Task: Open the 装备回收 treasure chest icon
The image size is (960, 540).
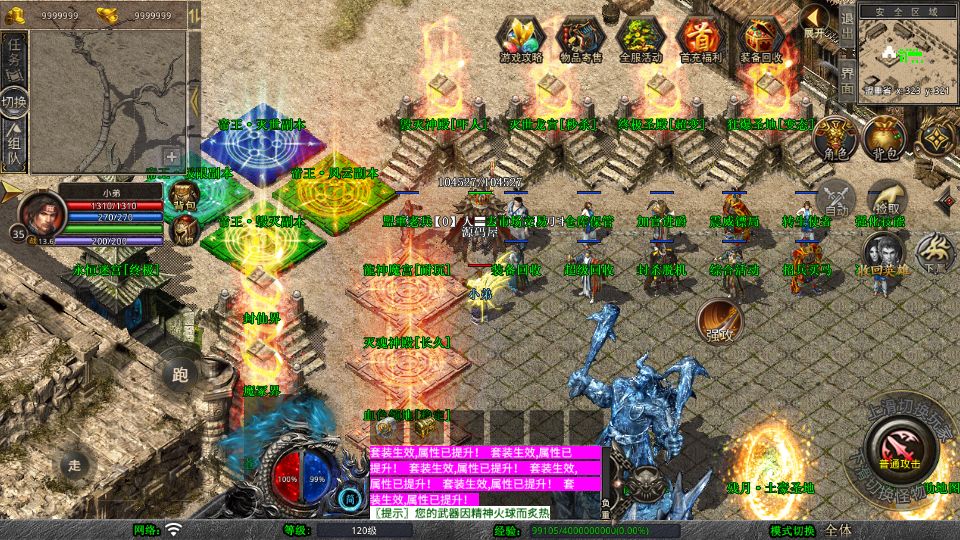Action: tap(762, 39)
